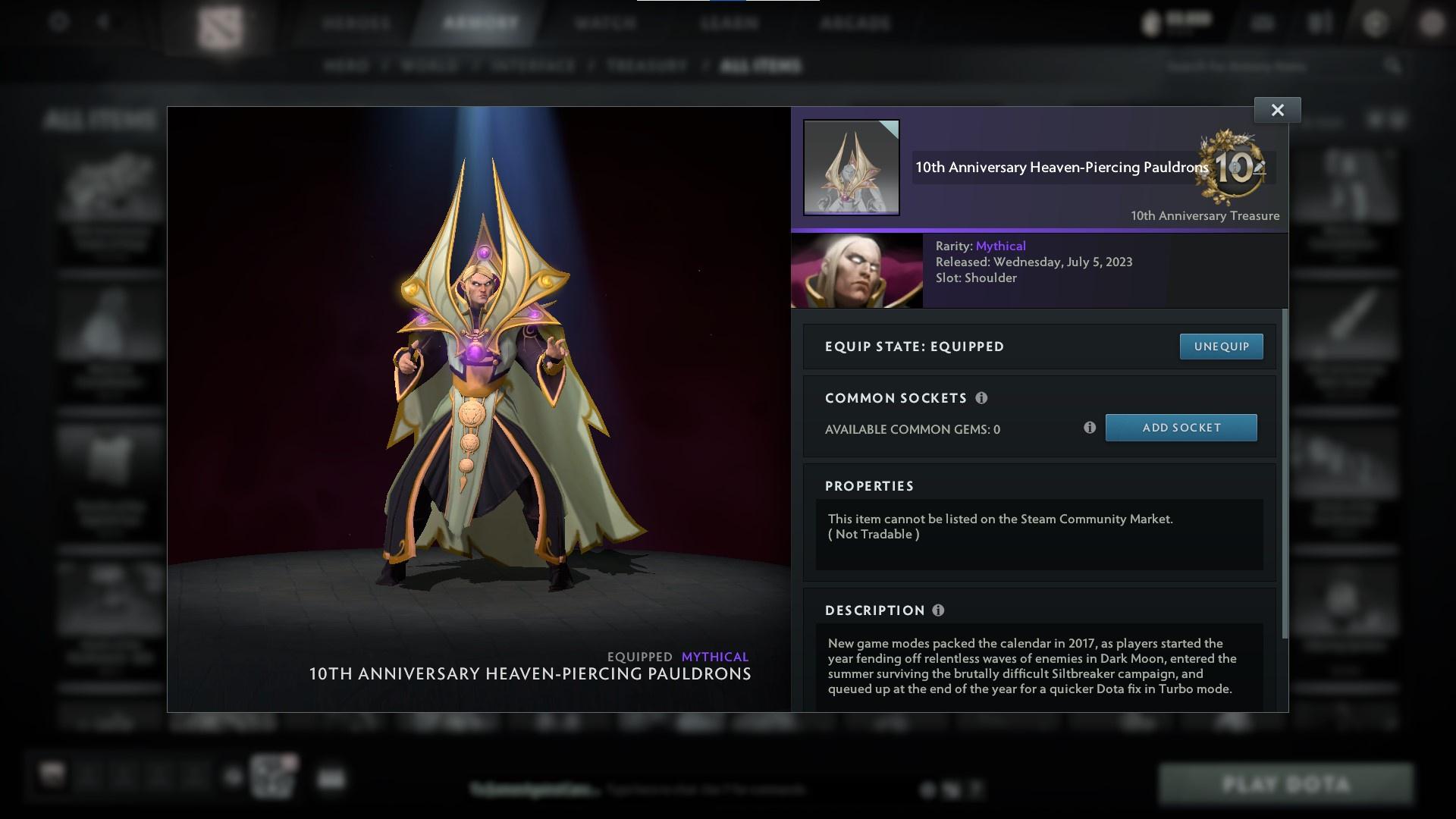Click the Invoker hero portrait
This screenshot has width=1456, height=819.
click(857, 270)
